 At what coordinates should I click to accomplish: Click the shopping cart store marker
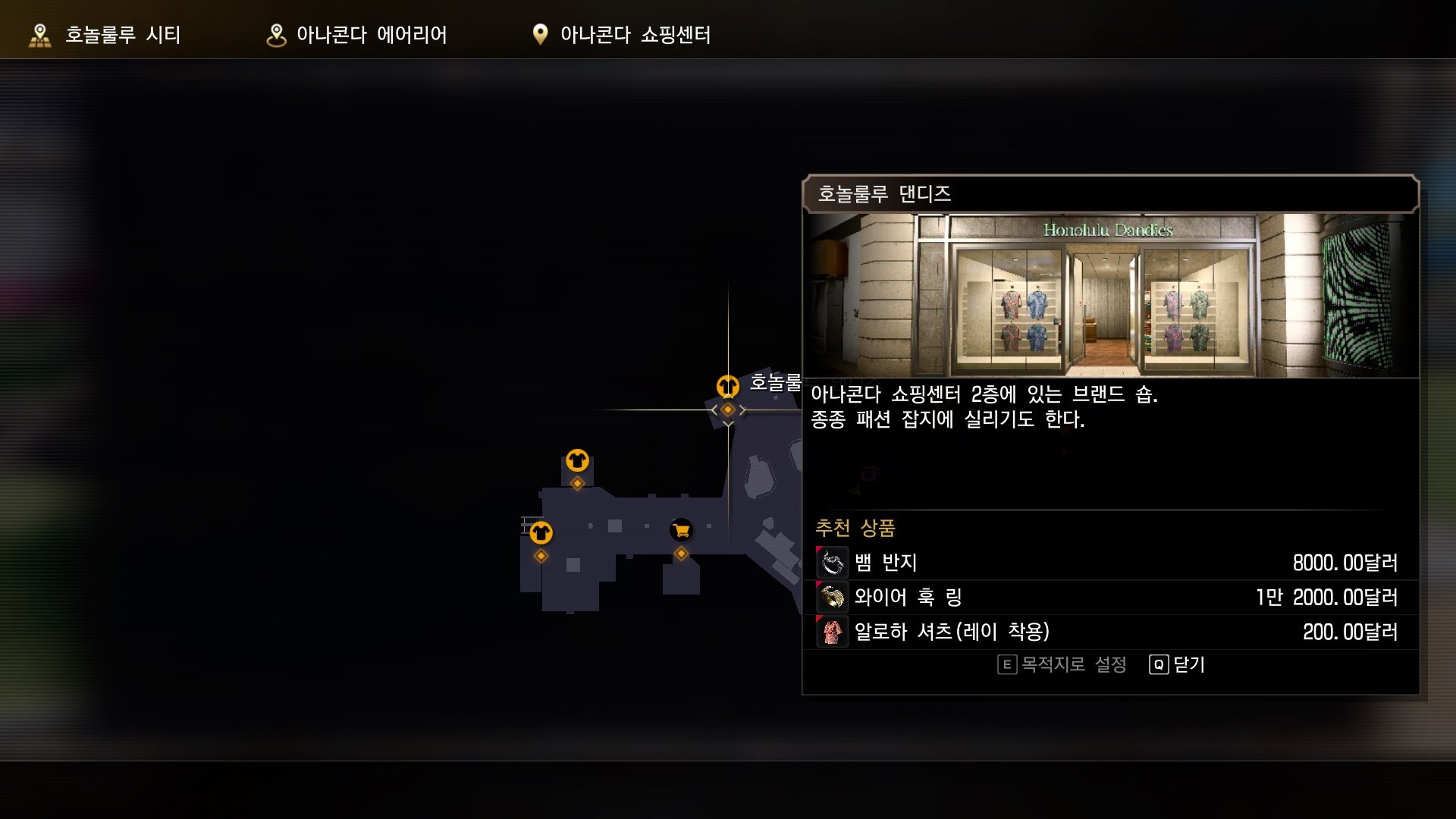coord(681,531)
